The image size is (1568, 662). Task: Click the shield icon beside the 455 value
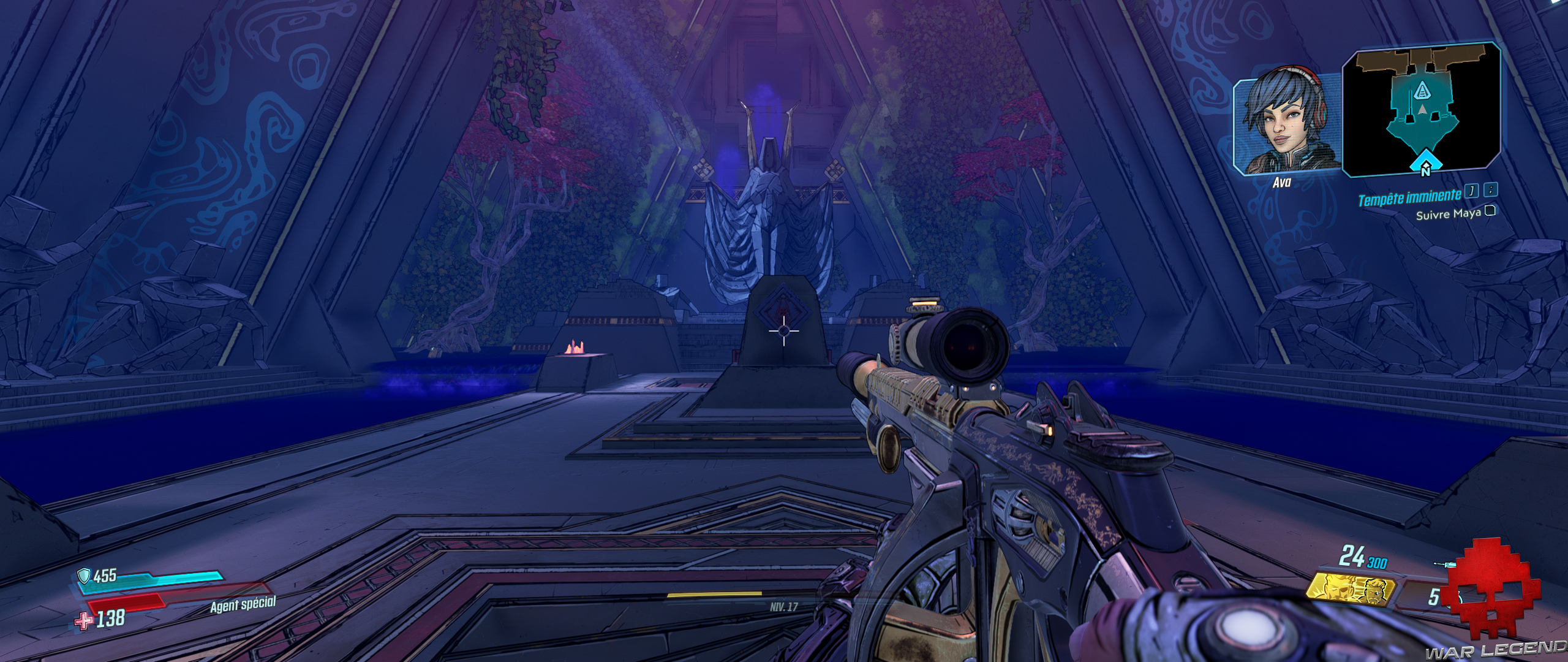coord(85,576)
